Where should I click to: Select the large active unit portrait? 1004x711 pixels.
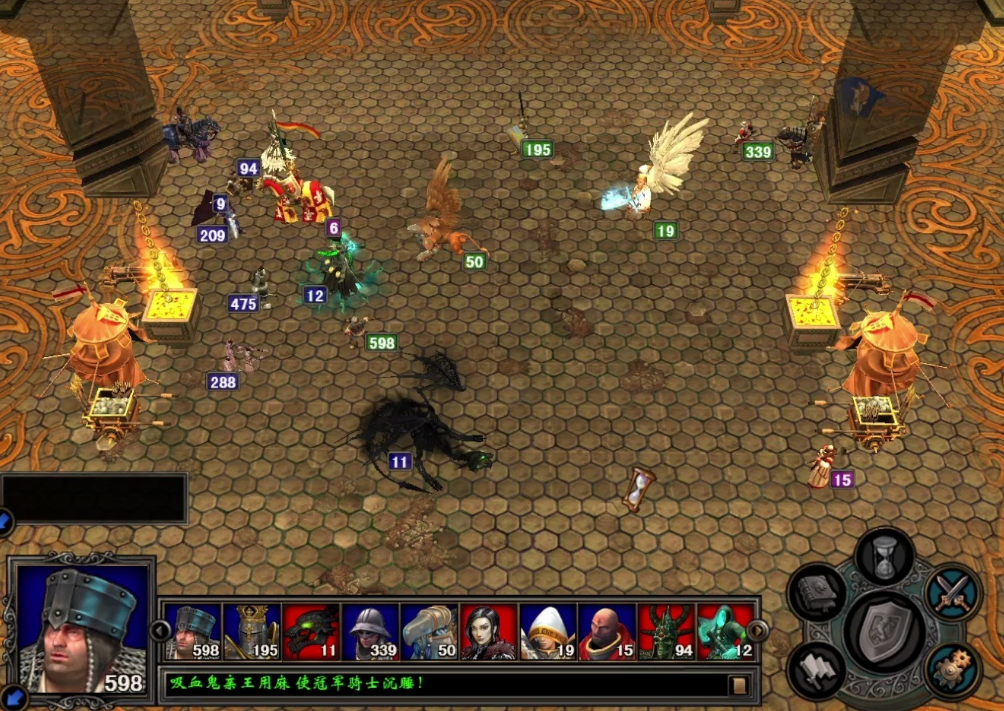83,628
